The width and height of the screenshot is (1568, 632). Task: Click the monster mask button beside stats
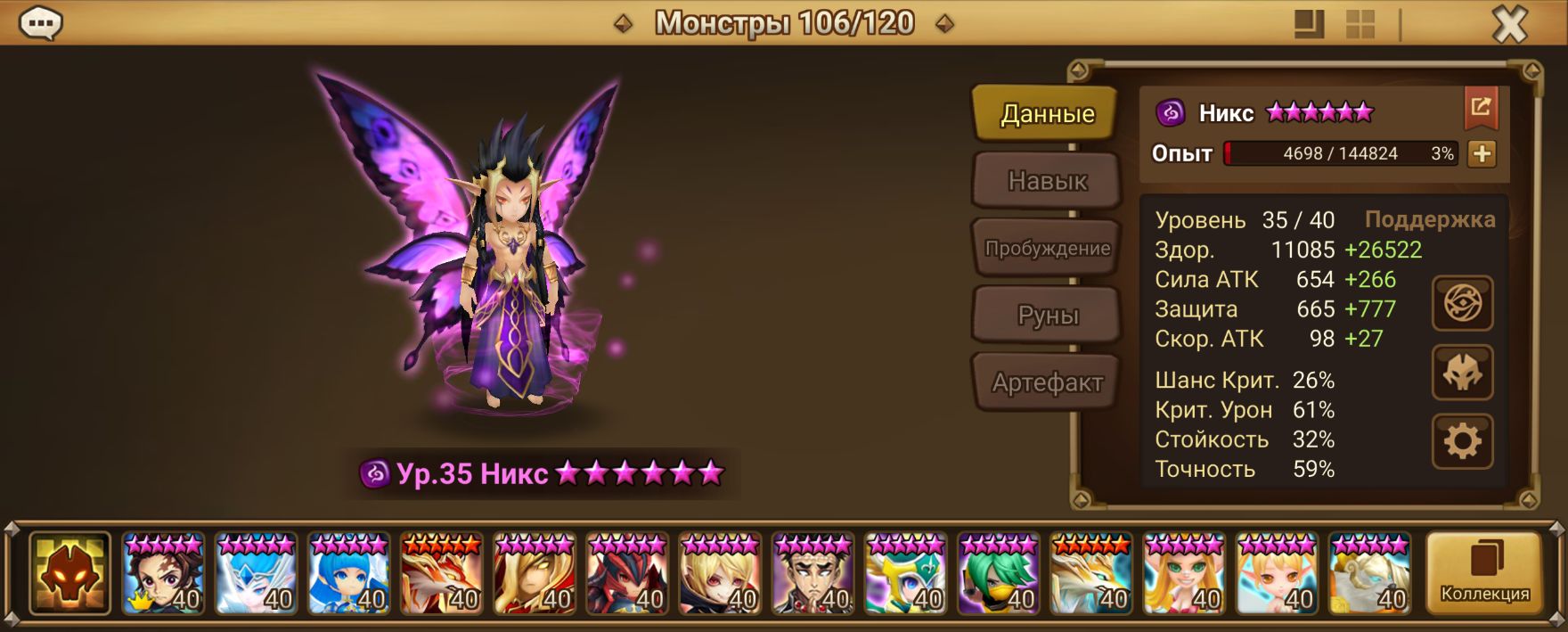1462,373
